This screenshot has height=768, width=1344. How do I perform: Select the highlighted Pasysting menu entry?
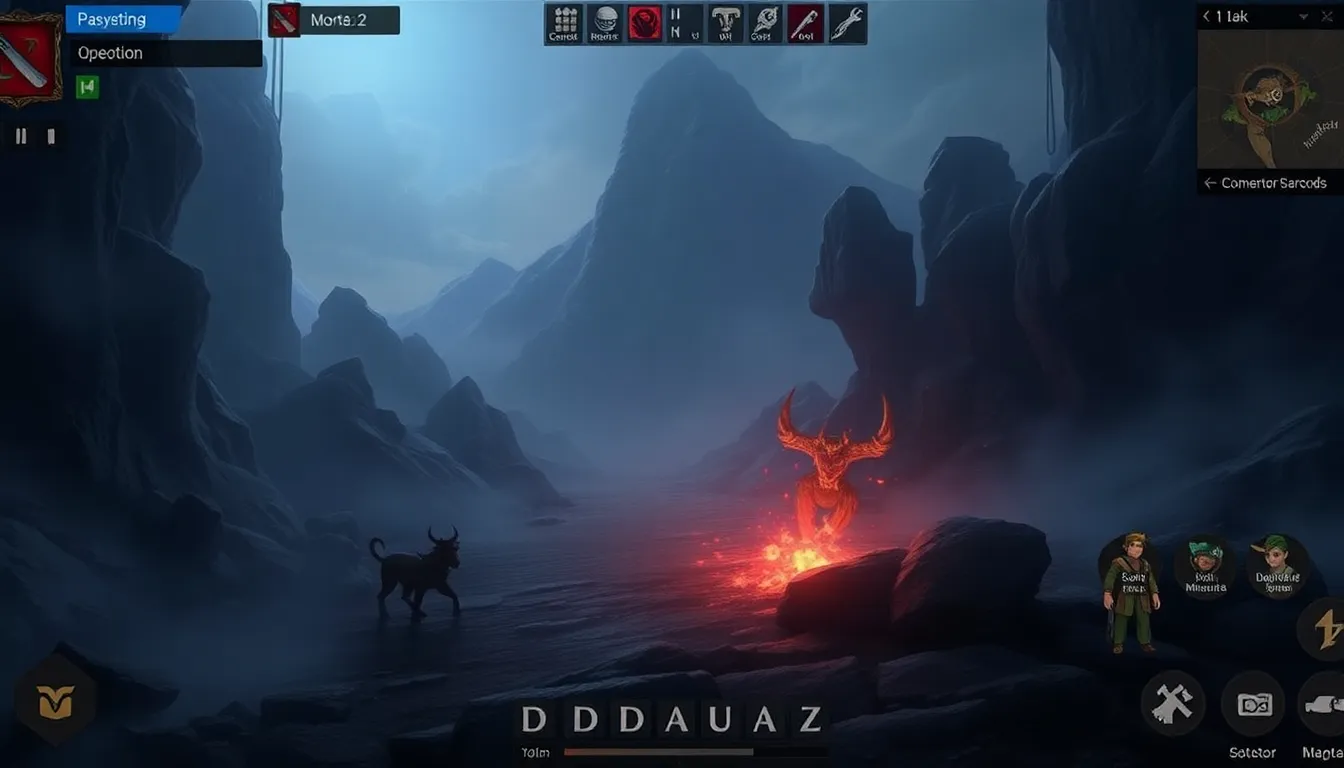113,18
